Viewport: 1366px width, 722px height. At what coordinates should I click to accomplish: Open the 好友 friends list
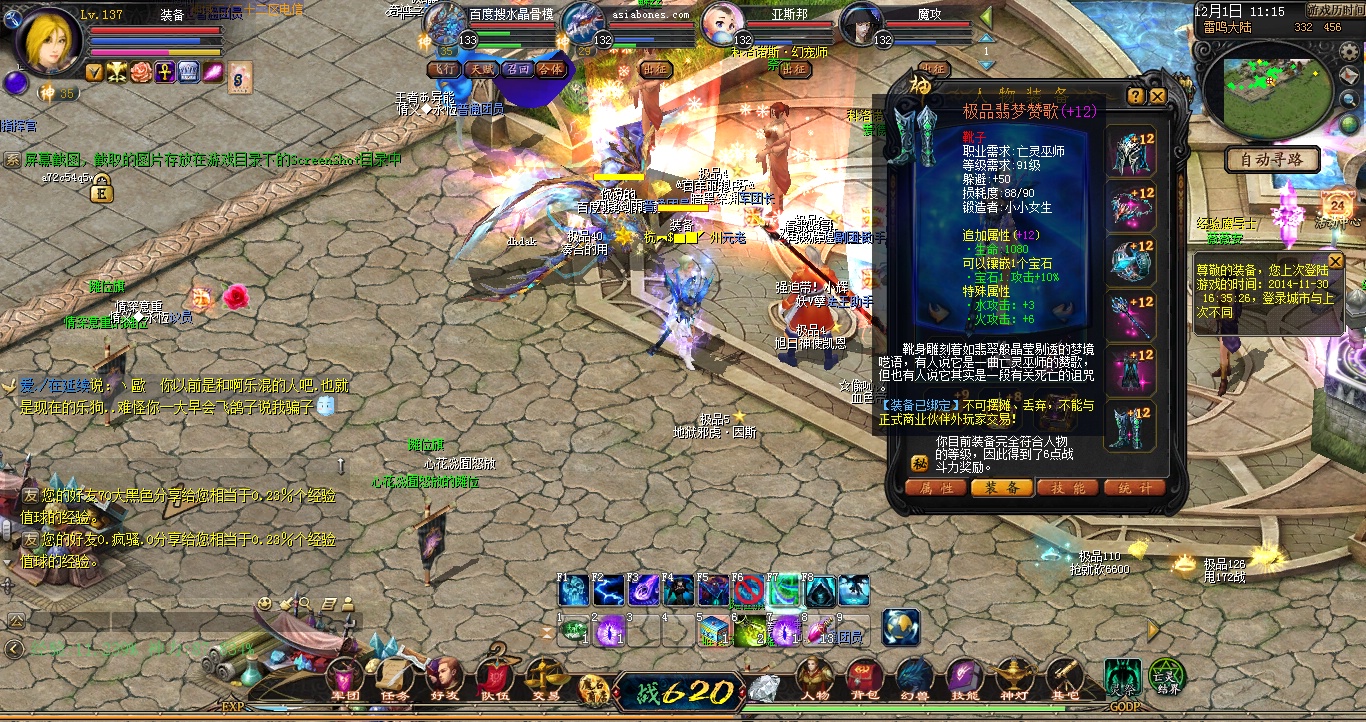pos(443,679)
